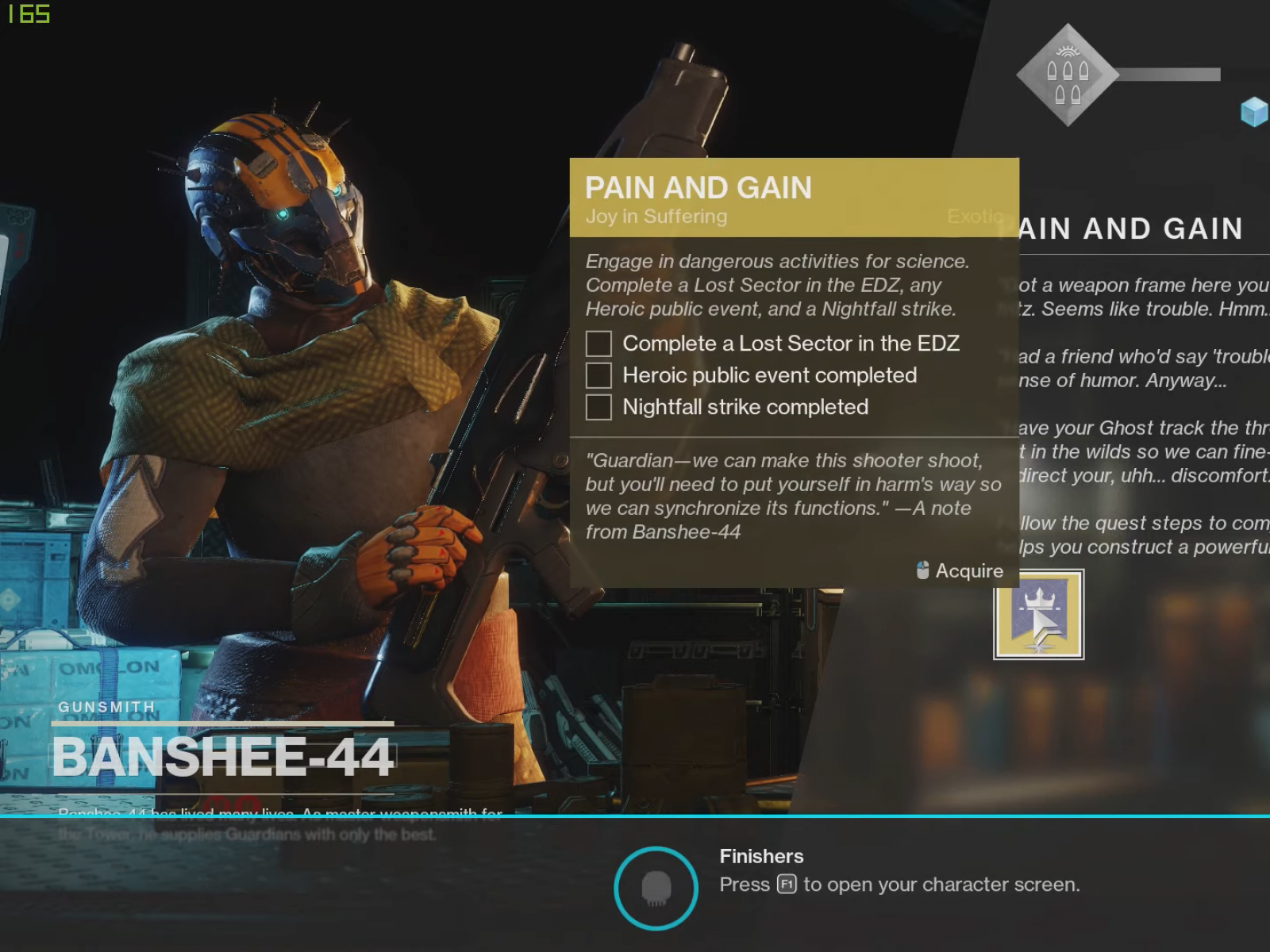The width and height of the screenshot is (1270, 952).
Task: Click the blue cube material icon
Action: point(1254,112)
